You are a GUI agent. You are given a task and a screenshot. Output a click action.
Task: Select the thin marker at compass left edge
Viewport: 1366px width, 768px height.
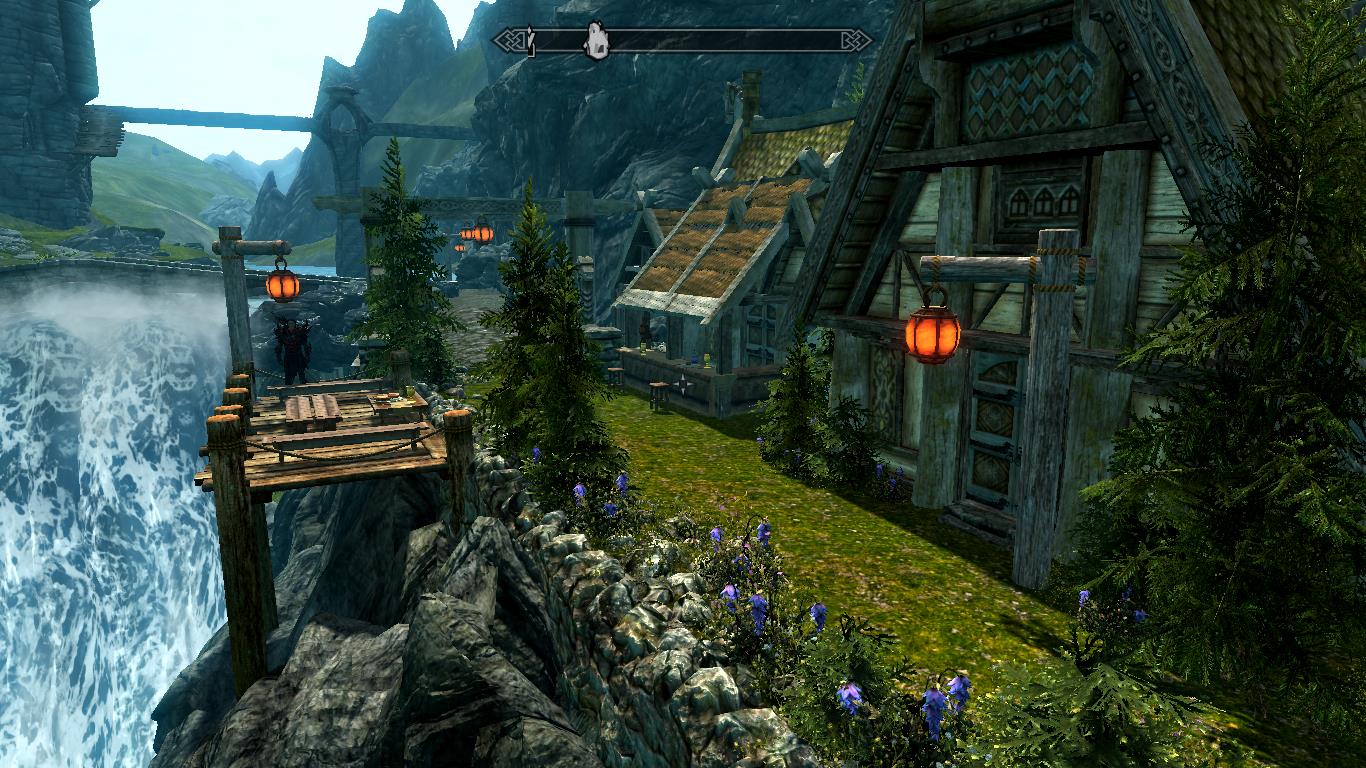[x=532, y=41]
